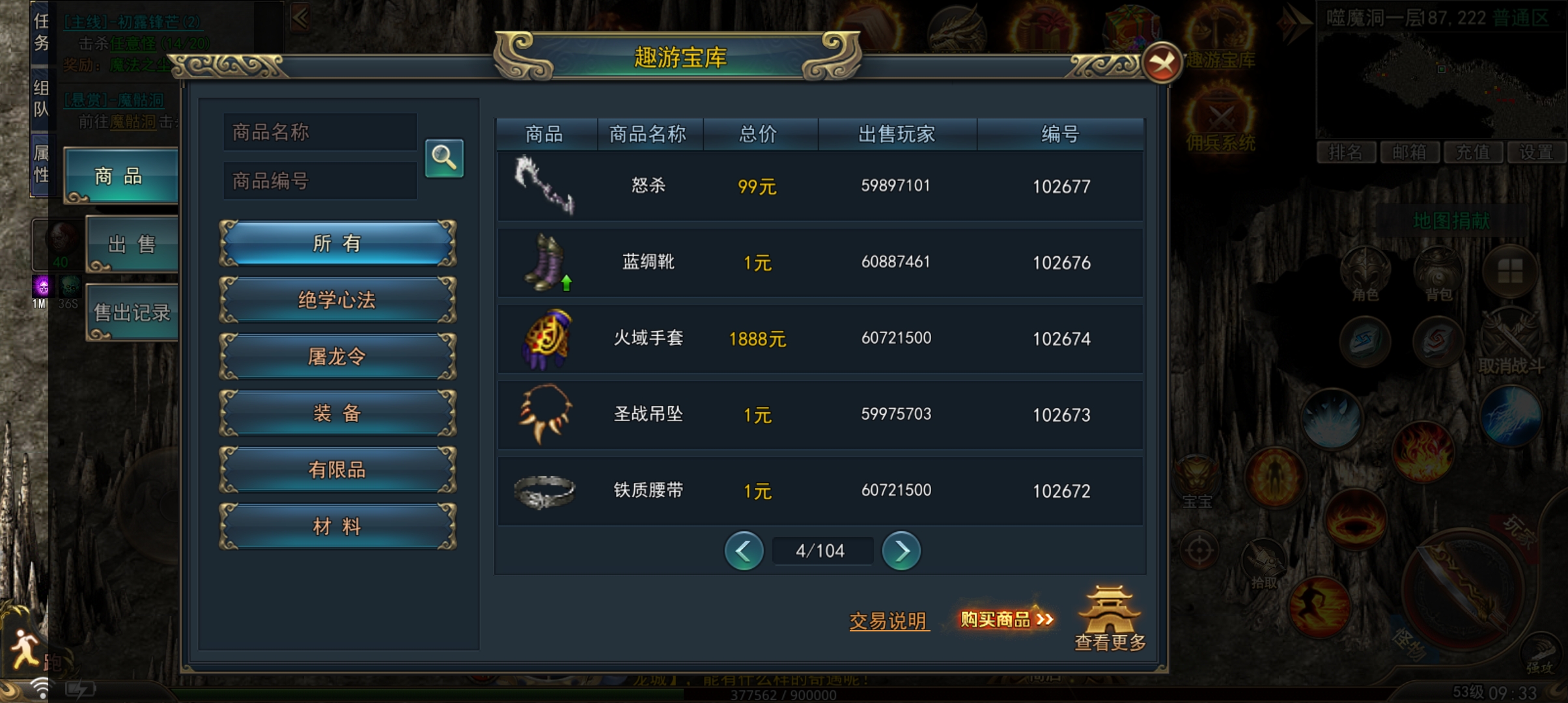This screenshot has height=703, width=1568.
Task: Go to next page with right arrow
Action: 902,550
